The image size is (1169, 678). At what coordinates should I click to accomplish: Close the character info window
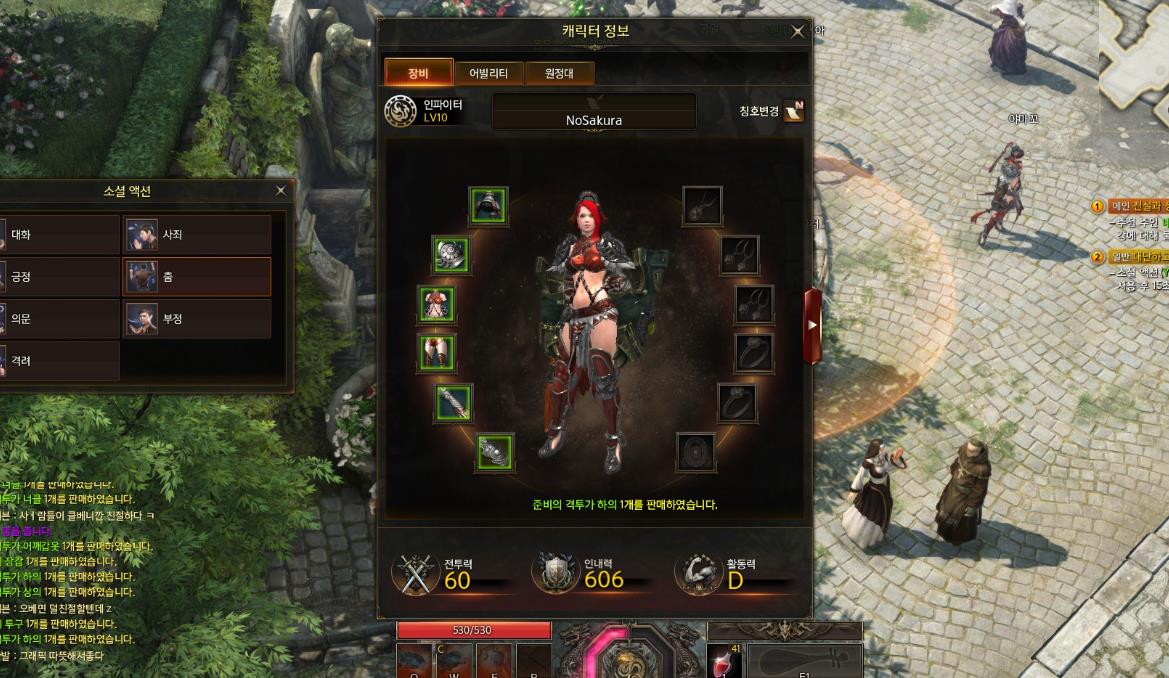[x=797, y=32]
